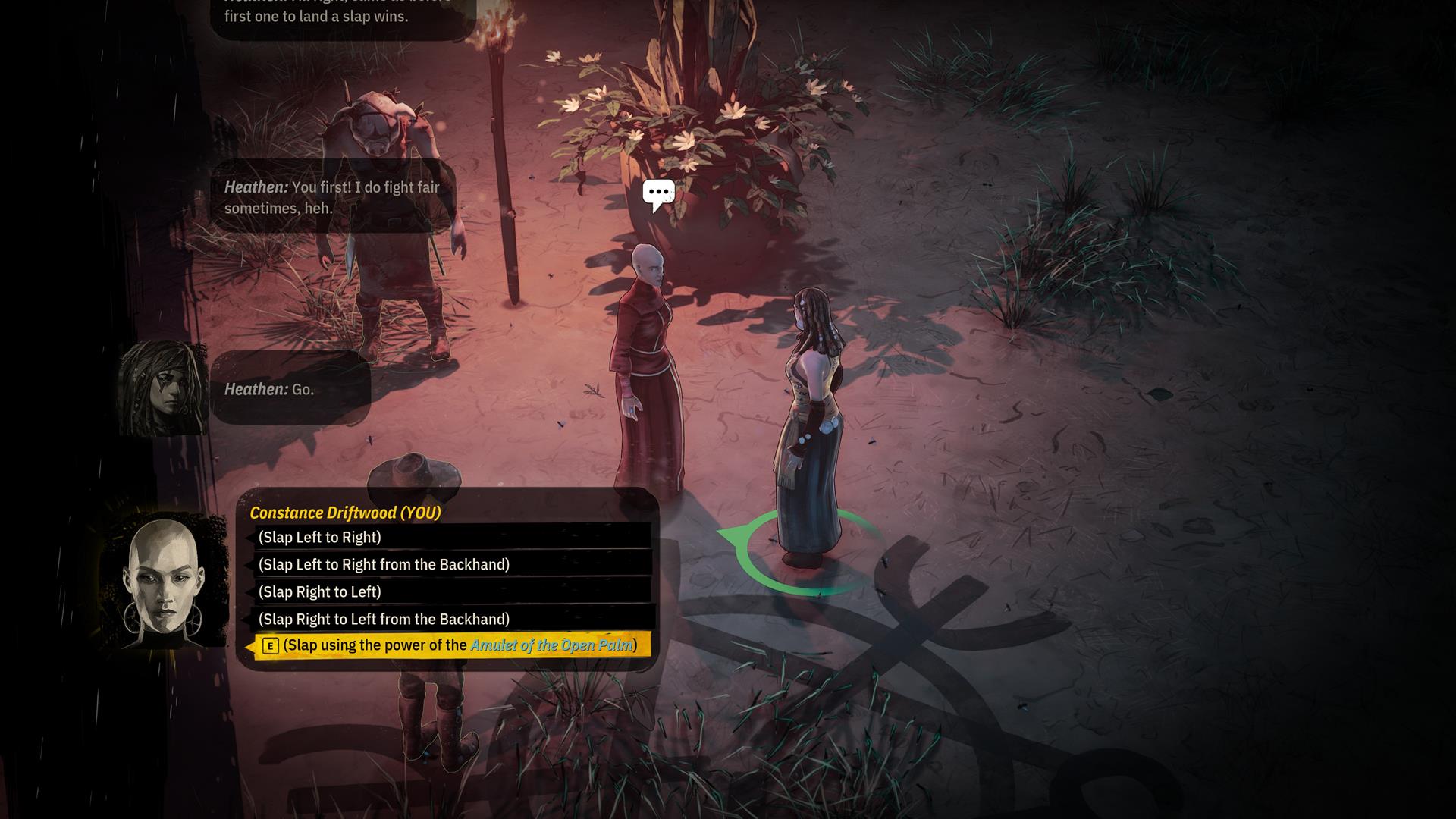Pick "Slap Left to Right from the Backhand"
The height and width of the screenshot is (819, 1456).
(x=384, y=565)
